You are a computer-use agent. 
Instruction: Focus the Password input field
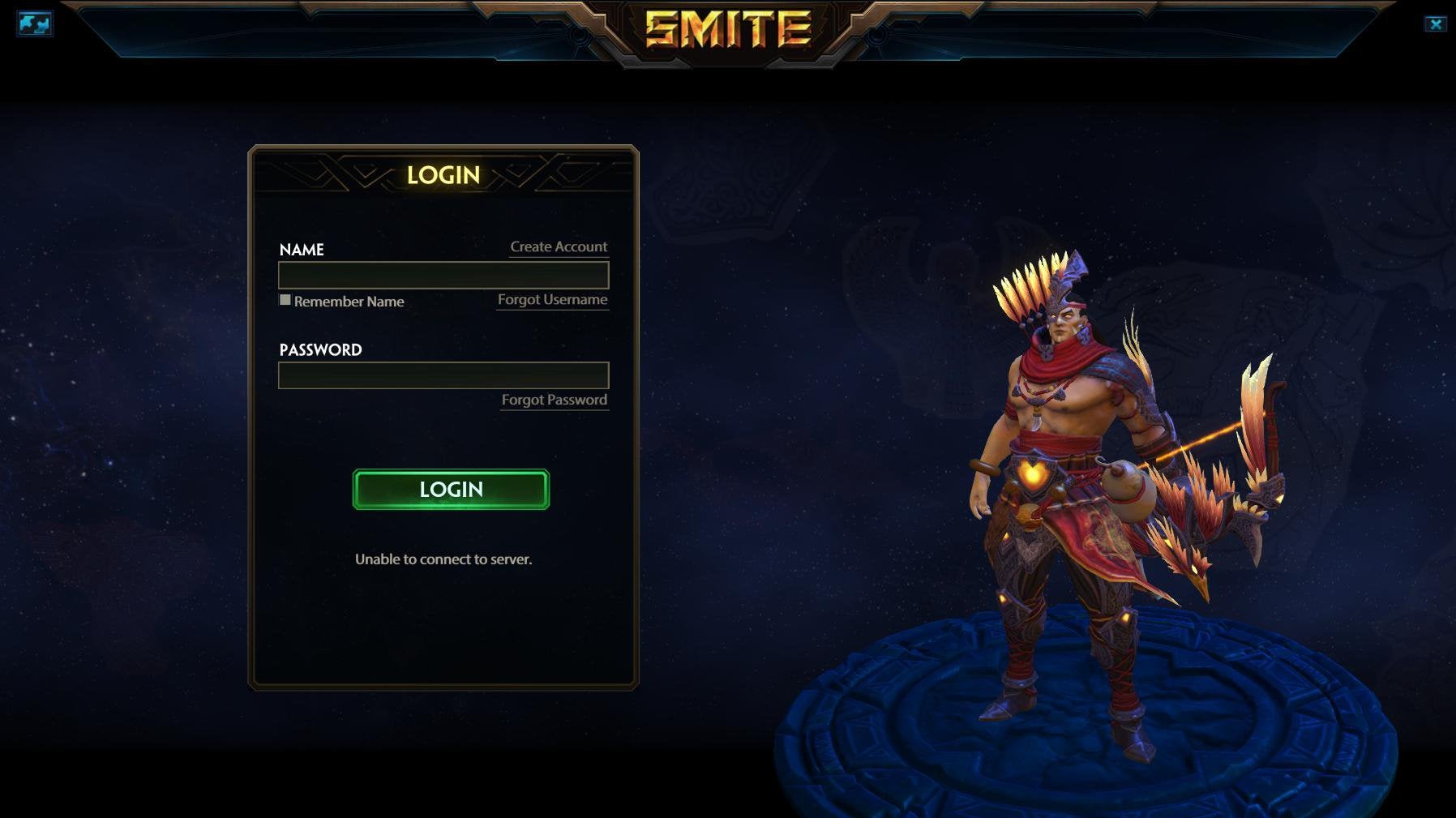tap(443, 375)
